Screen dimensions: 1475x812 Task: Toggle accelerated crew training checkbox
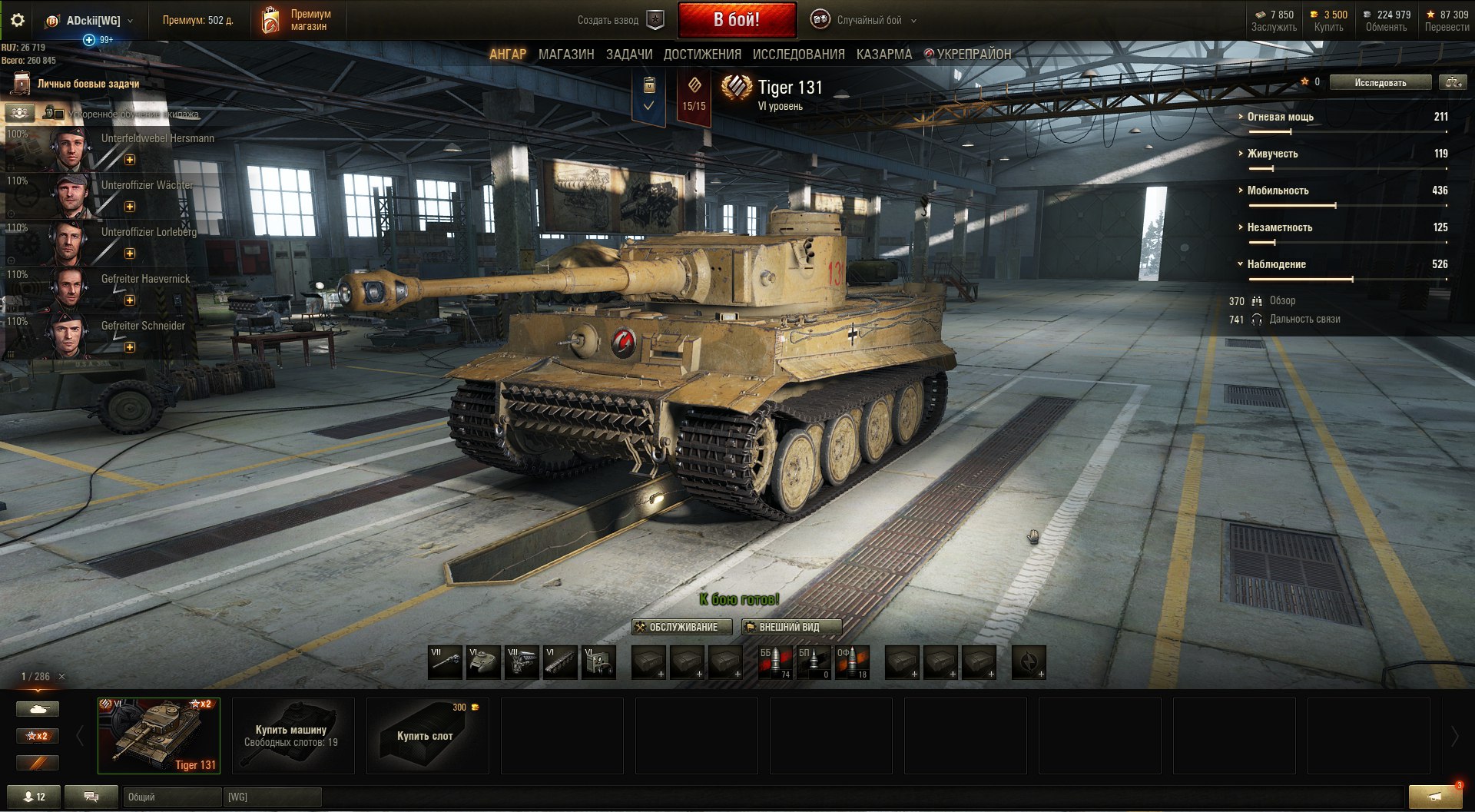(59, 114)
